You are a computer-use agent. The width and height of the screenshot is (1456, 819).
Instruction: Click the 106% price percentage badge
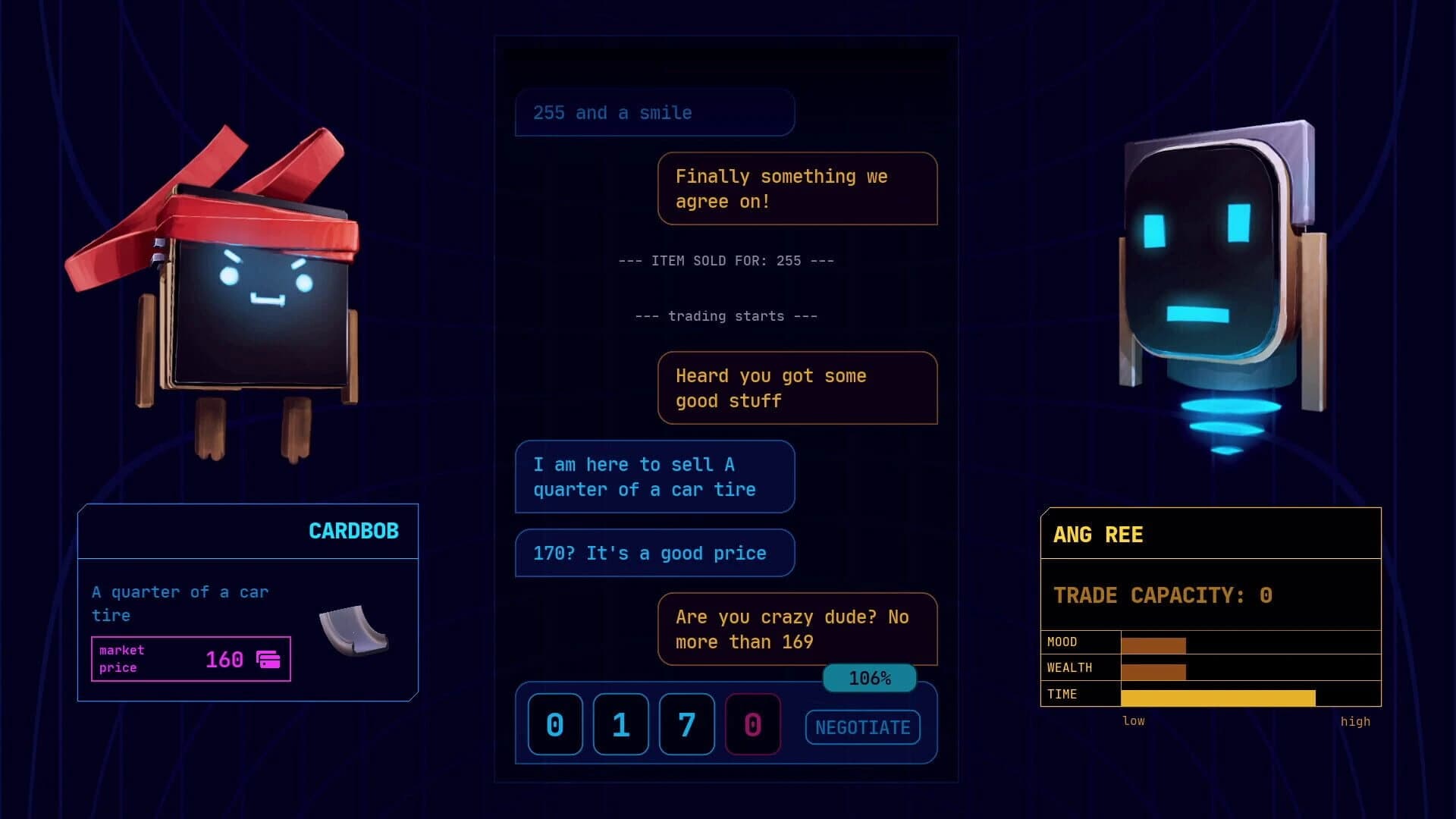(x=869, y=677)
